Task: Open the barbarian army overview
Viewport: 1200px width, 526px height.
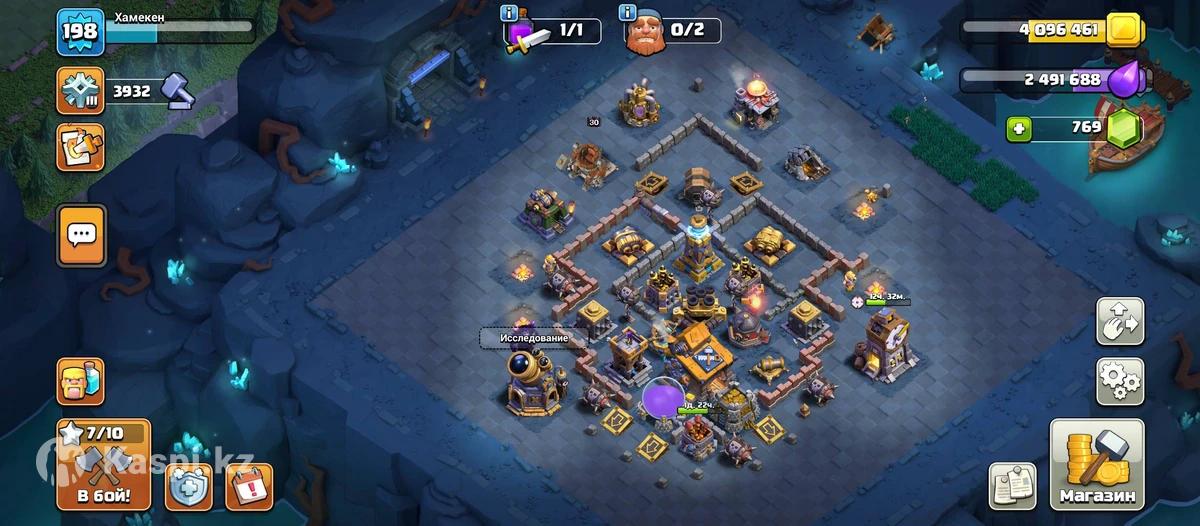Action: point(80,381)
